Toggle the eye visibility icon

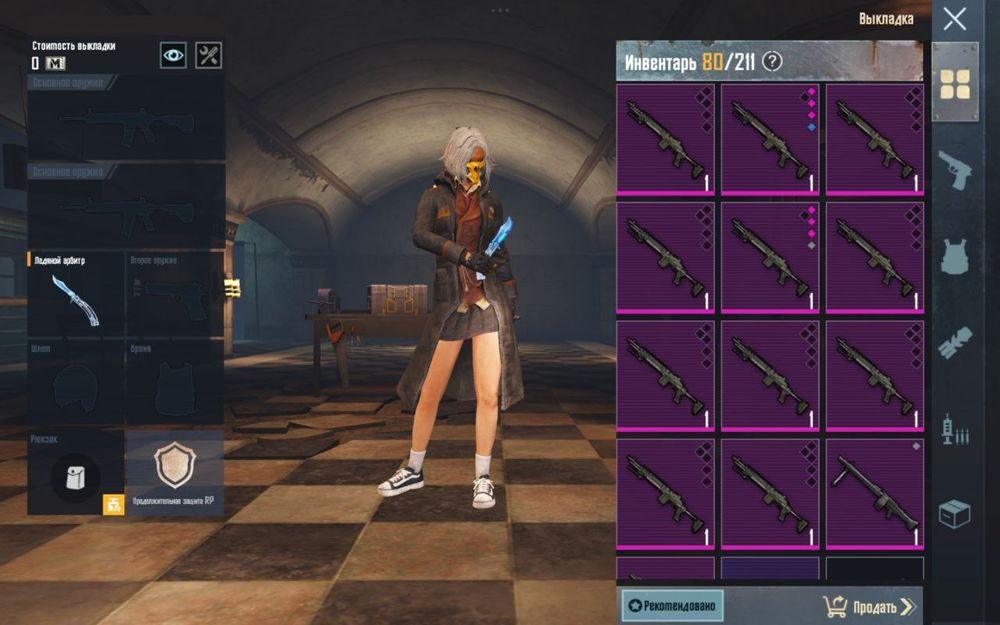pyautogui.click(x=173, y=55)
